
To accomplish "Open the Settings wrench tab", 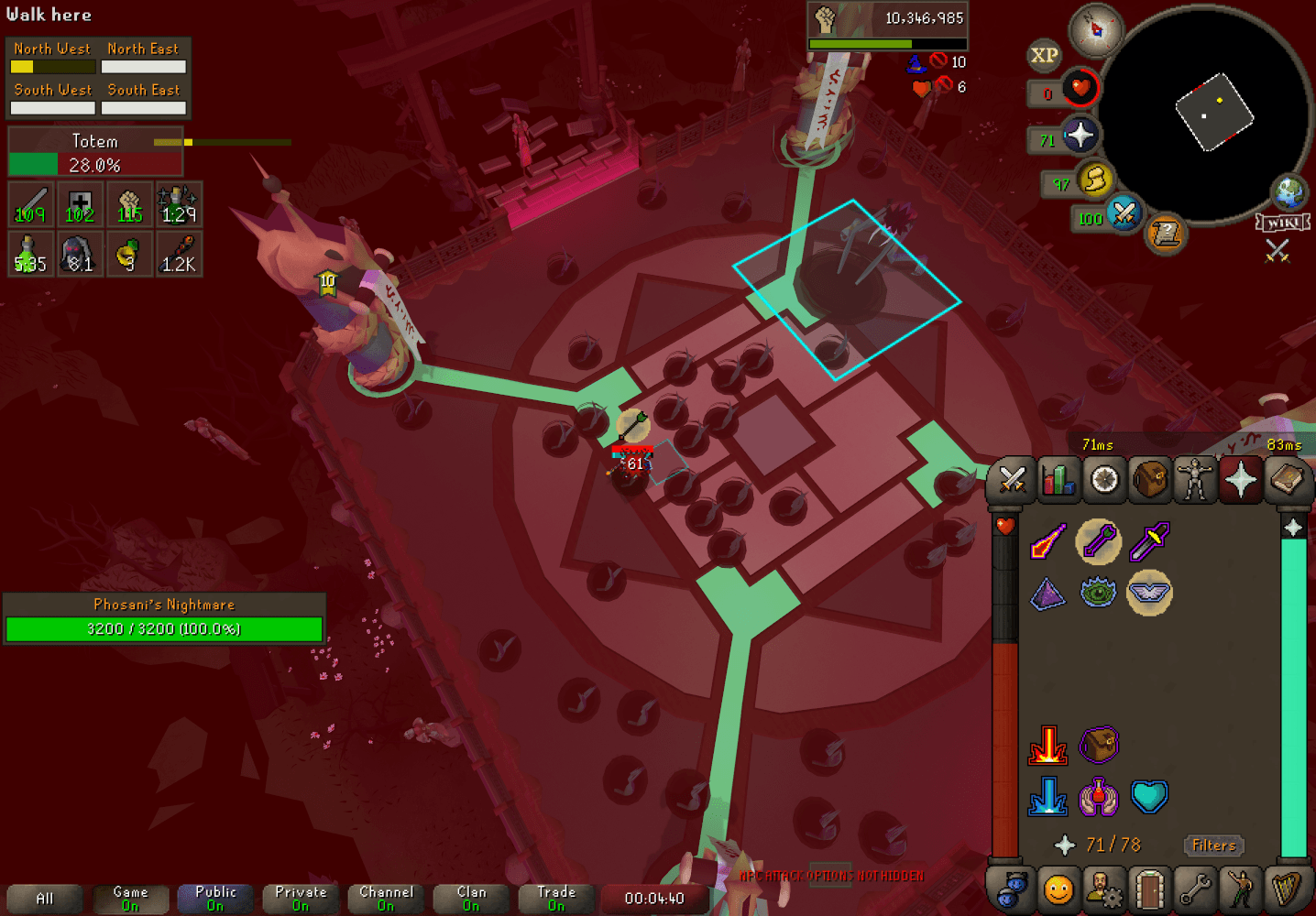I will coord(1196,889).
